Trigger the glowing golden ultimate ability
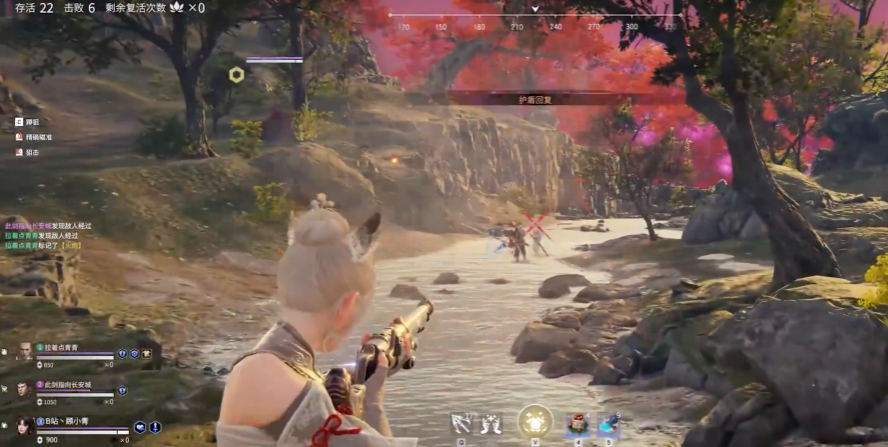Image resolution: width=888 pixels, height=447 pixels. click(535, 420)
